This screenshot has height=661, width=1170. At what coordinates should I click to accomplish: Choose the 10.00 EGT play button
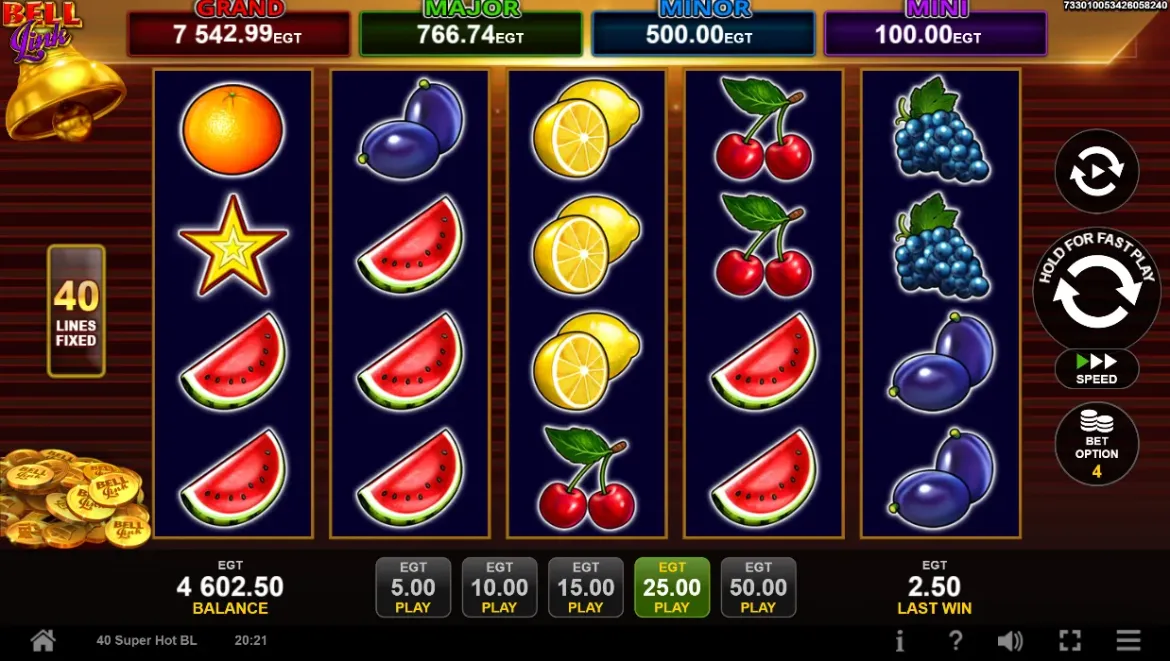[499, 588]
